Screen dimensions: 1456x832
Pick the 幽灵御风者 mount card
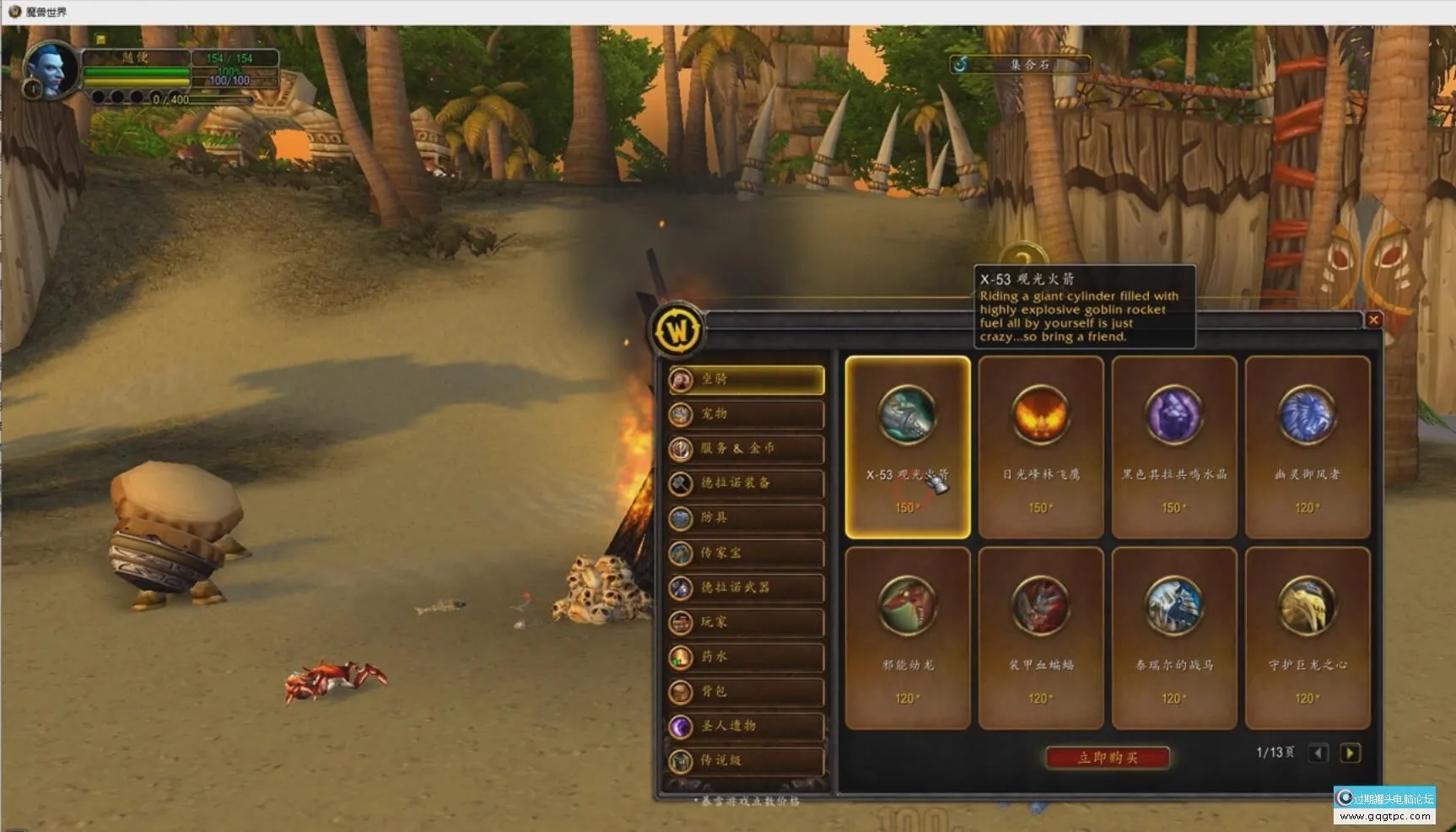pos(1307,446)
